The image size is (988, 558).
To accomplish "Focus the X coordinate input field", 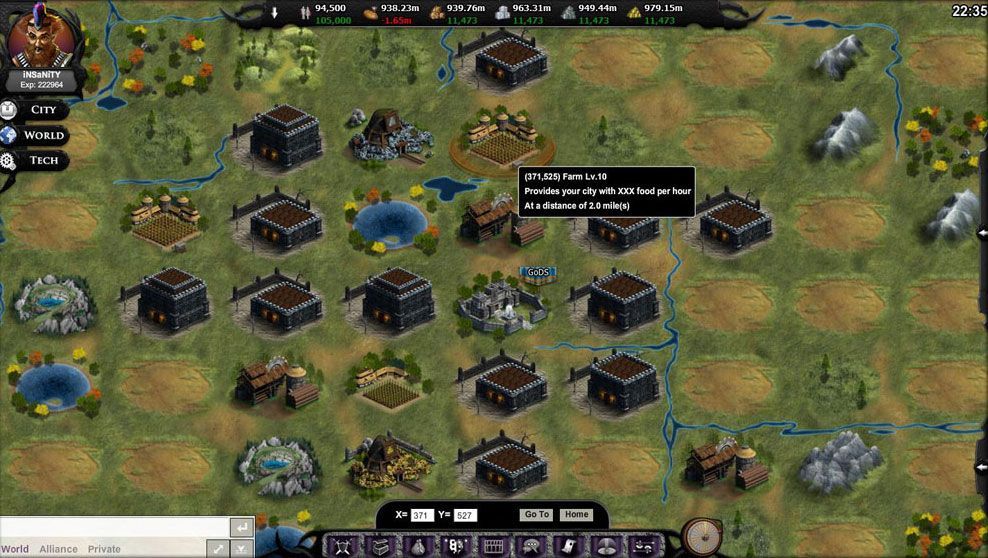I will [422, 516].
